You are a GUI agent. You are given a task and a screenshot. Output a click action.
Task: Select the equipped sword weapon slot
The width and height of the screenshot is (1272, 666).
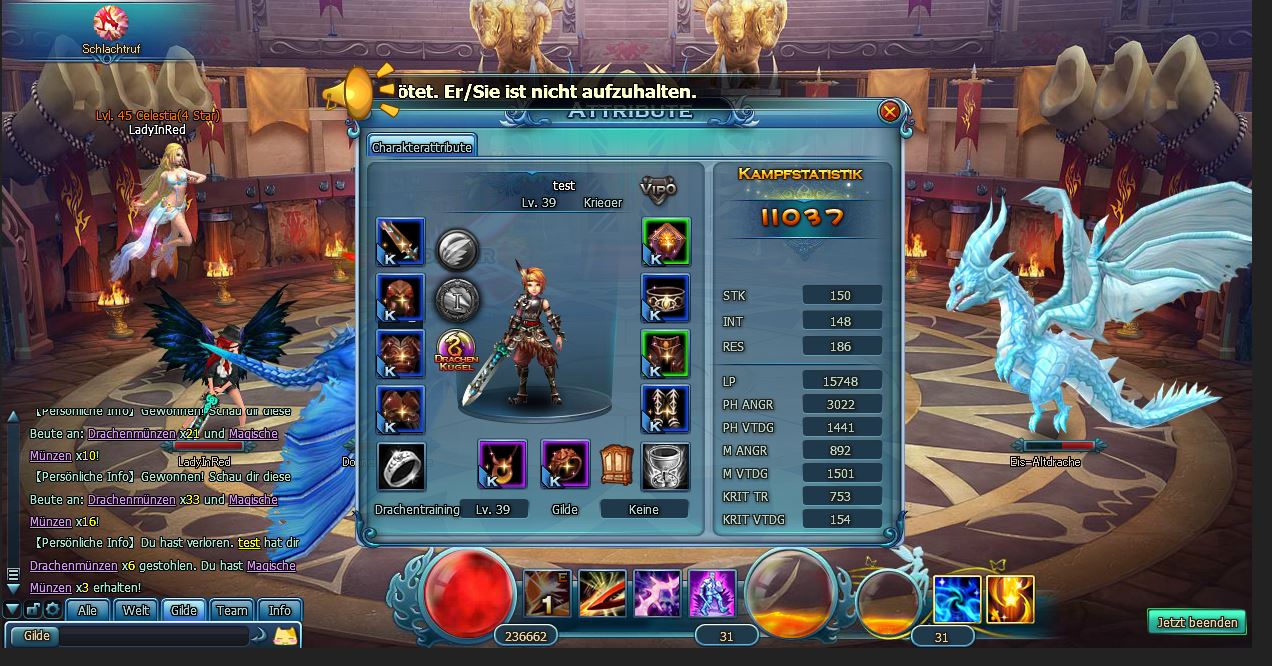[401, 242]
